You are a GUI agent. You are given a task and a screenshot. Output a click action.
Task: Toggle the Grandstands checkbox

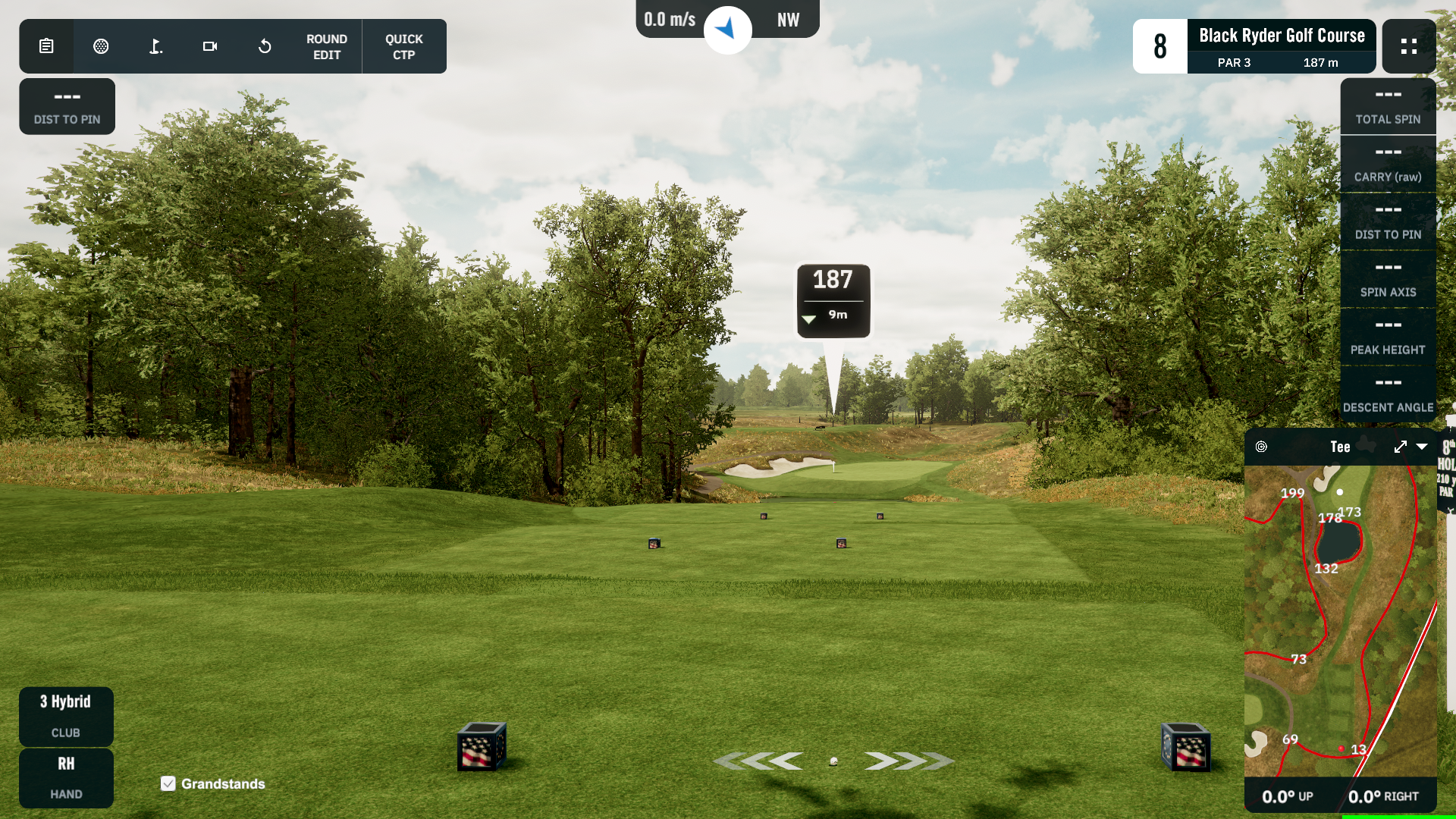coord(168,783)
